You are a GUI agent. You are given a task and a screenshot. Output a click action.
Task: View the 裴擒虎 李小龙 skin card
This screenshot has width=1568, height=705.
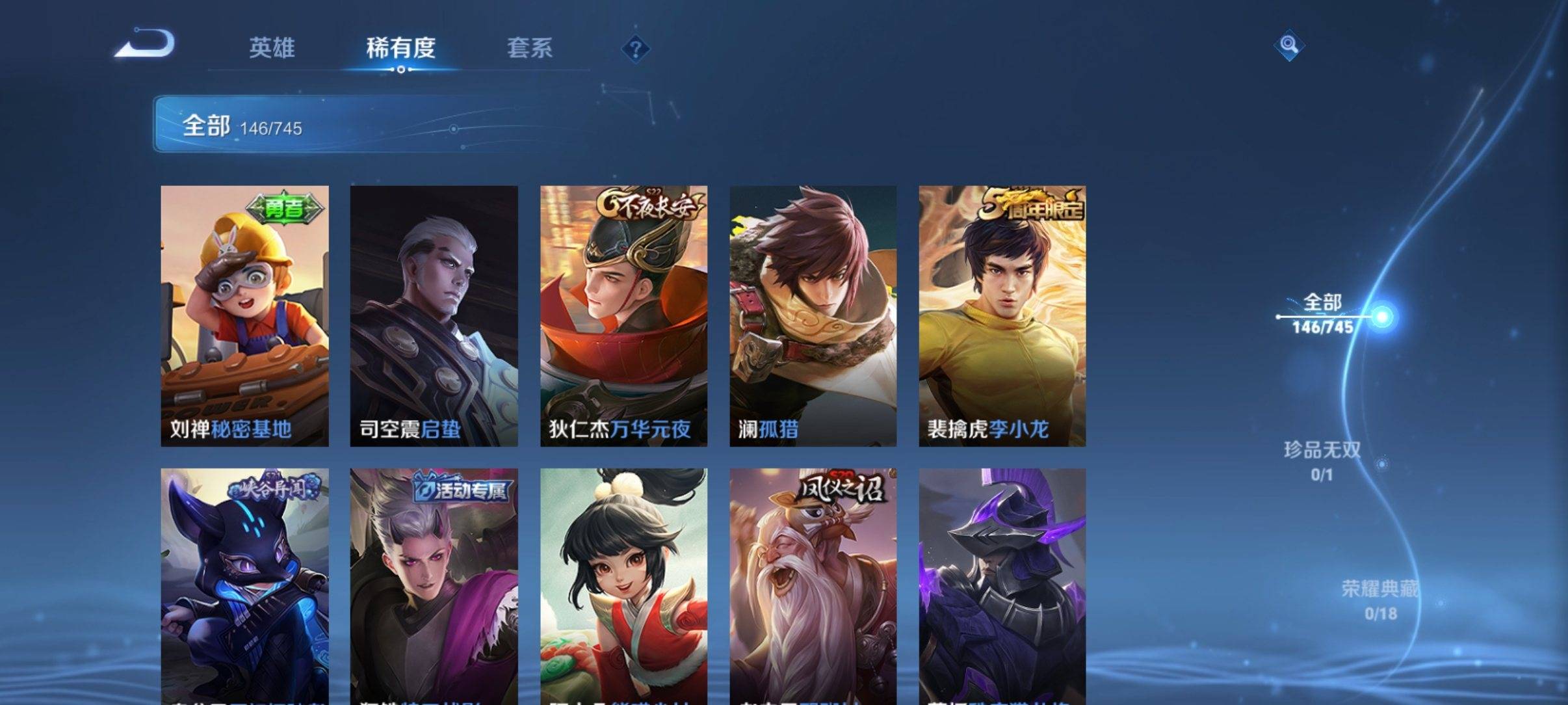[1002, 315]
